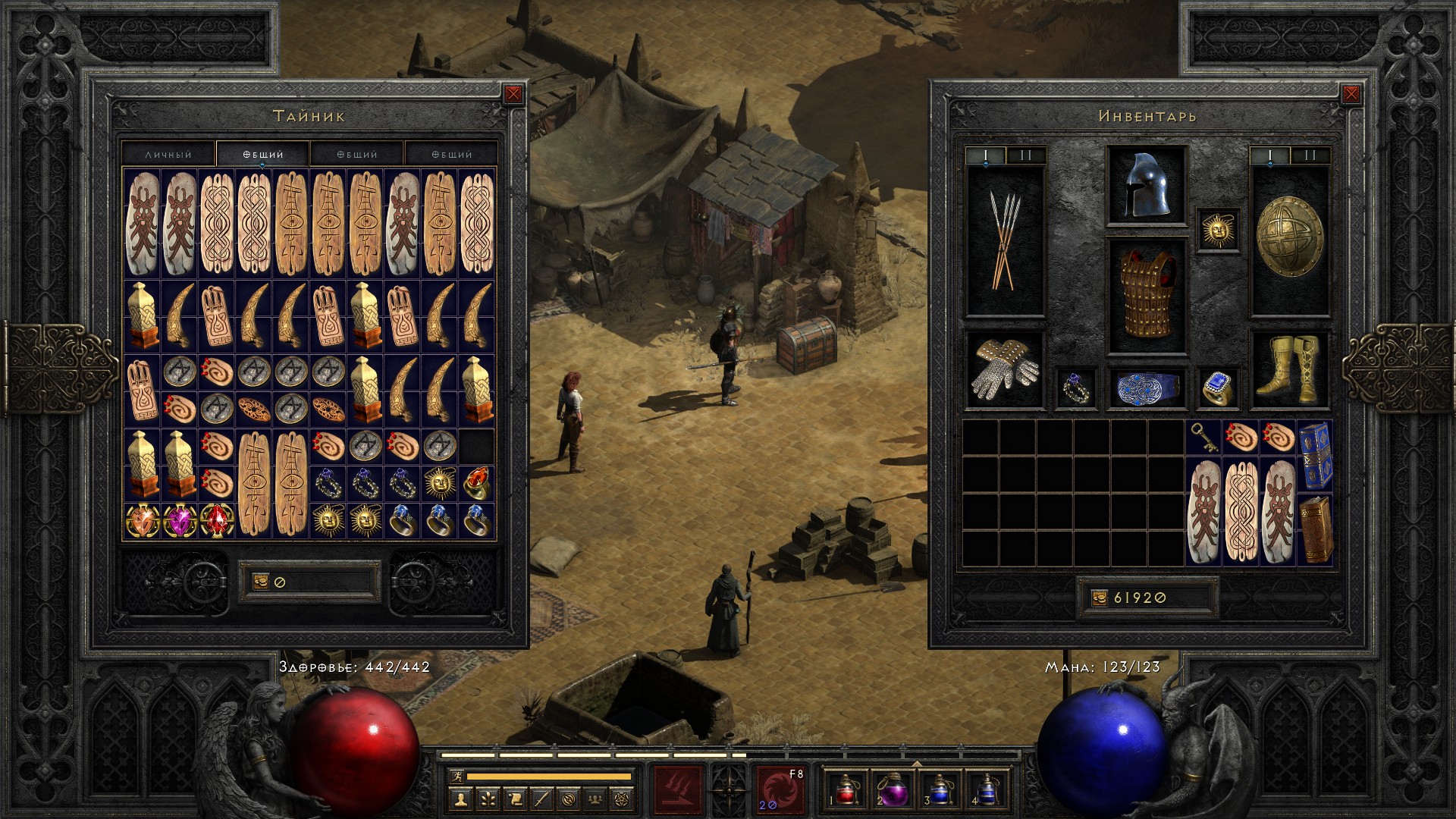The height and width of the screenshot is (819, 1456).
Task: Select the equipped sun amulet slot
Action: coord(1218,230)
